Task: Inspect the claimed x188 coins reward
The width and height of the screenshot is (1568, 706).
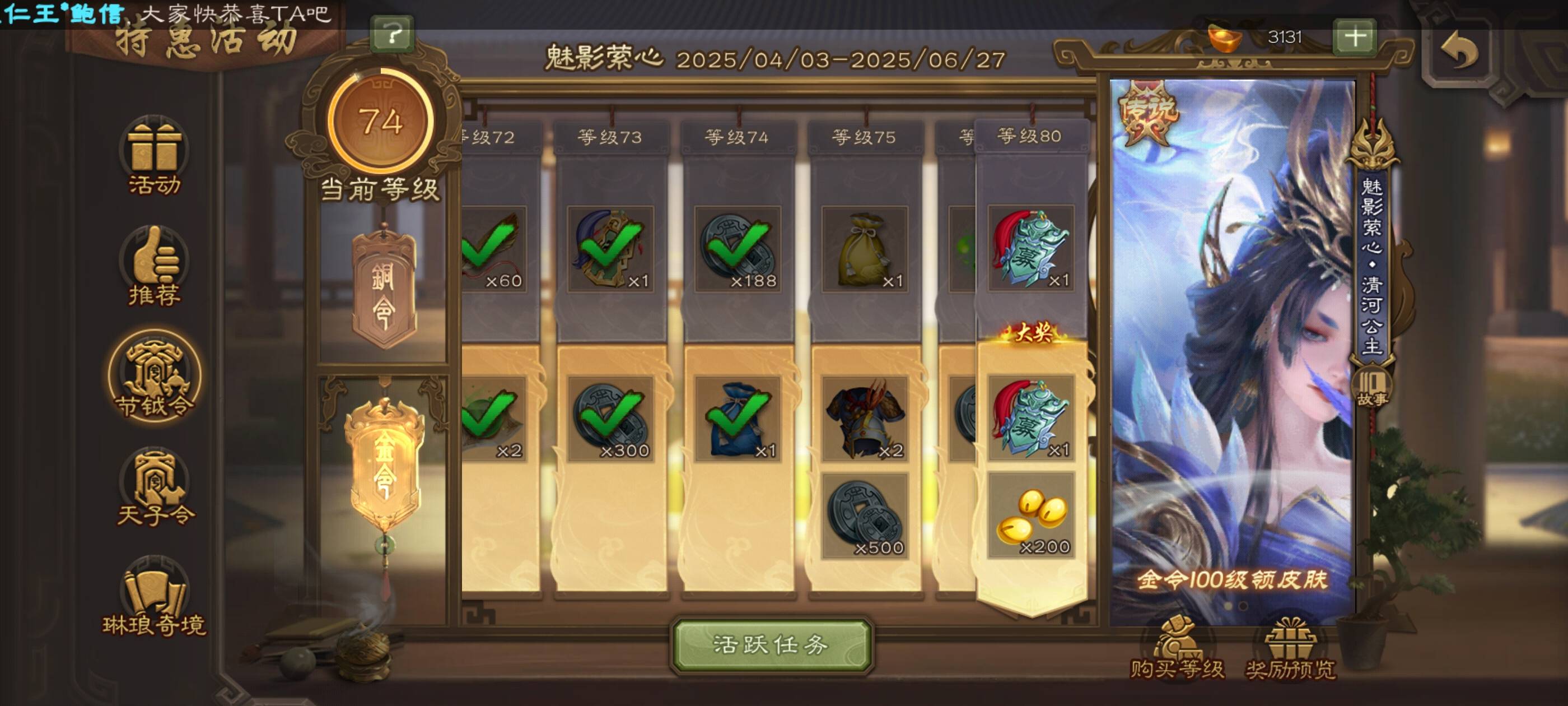Action: (738, 250)
